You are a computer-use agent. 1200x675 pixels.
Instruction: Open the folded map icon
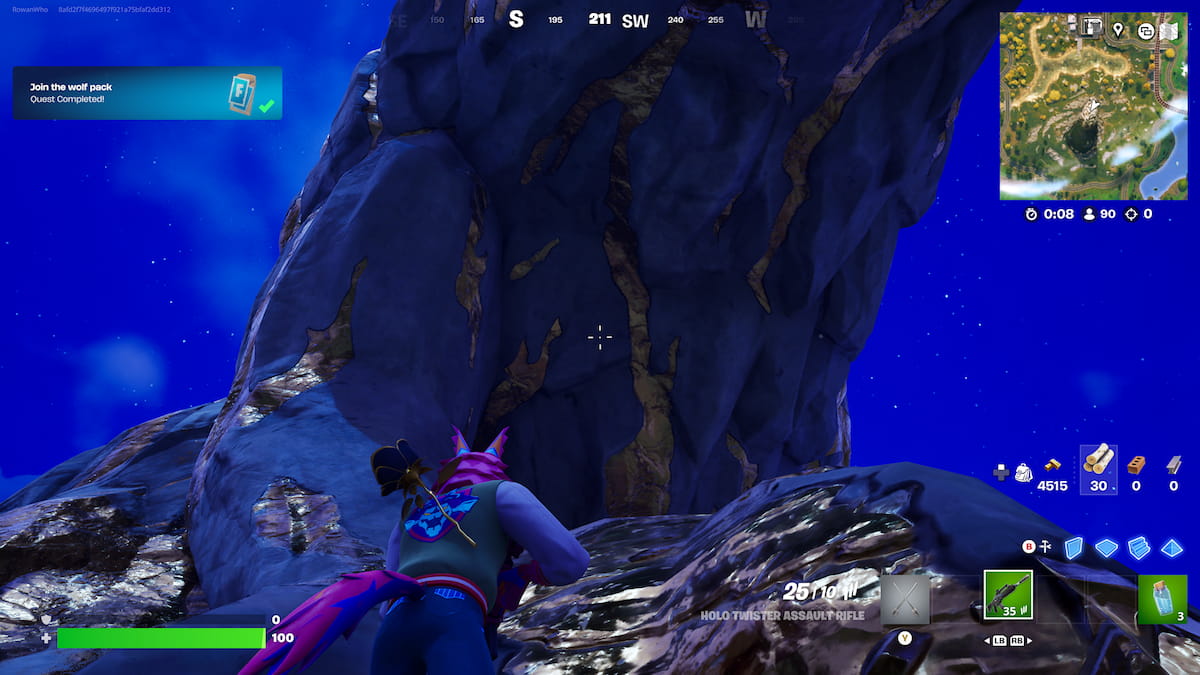[1169, 30]
